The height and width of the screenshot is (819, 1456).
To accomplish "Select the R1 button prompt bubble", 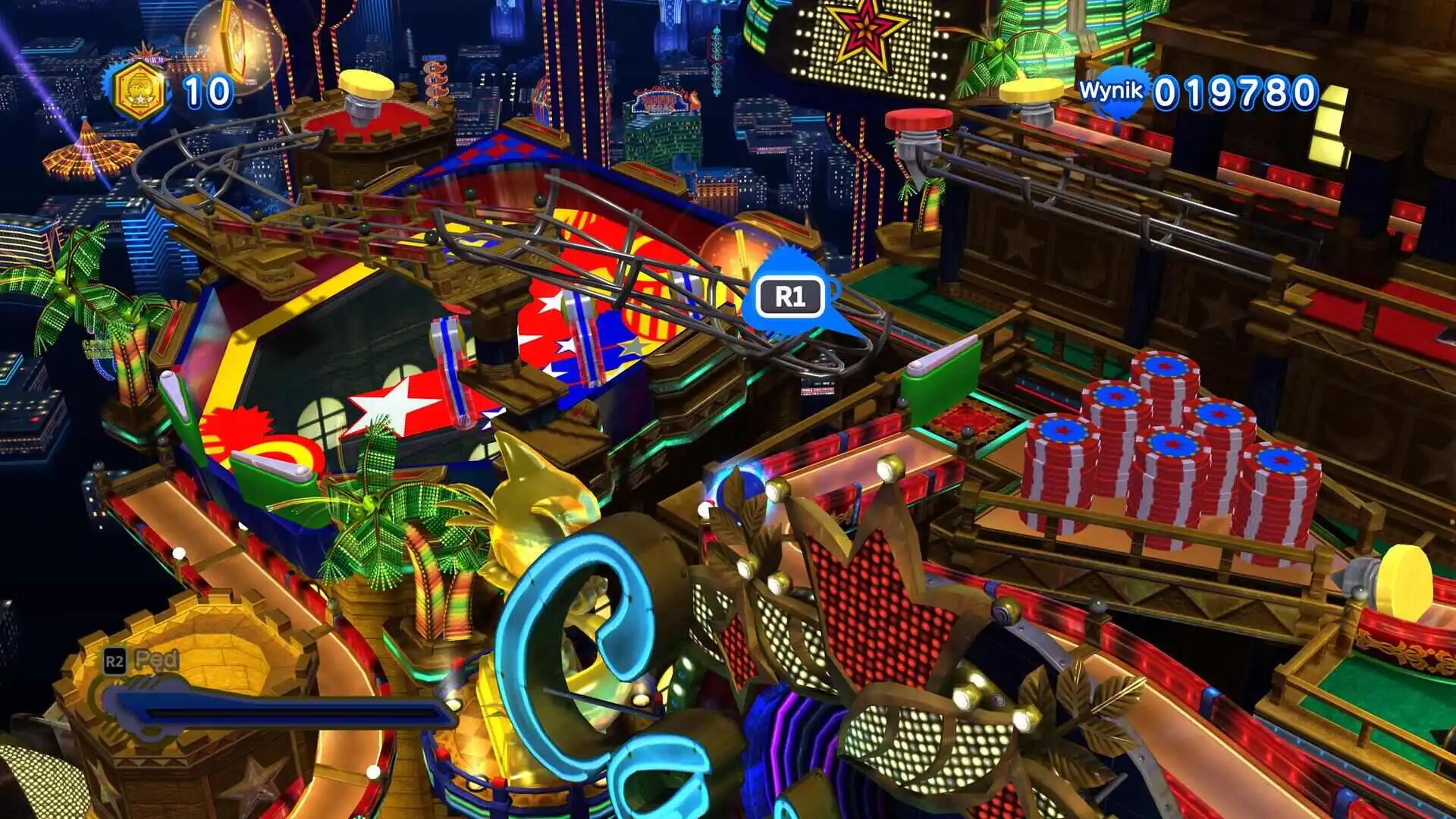I will tap(791, 296).
